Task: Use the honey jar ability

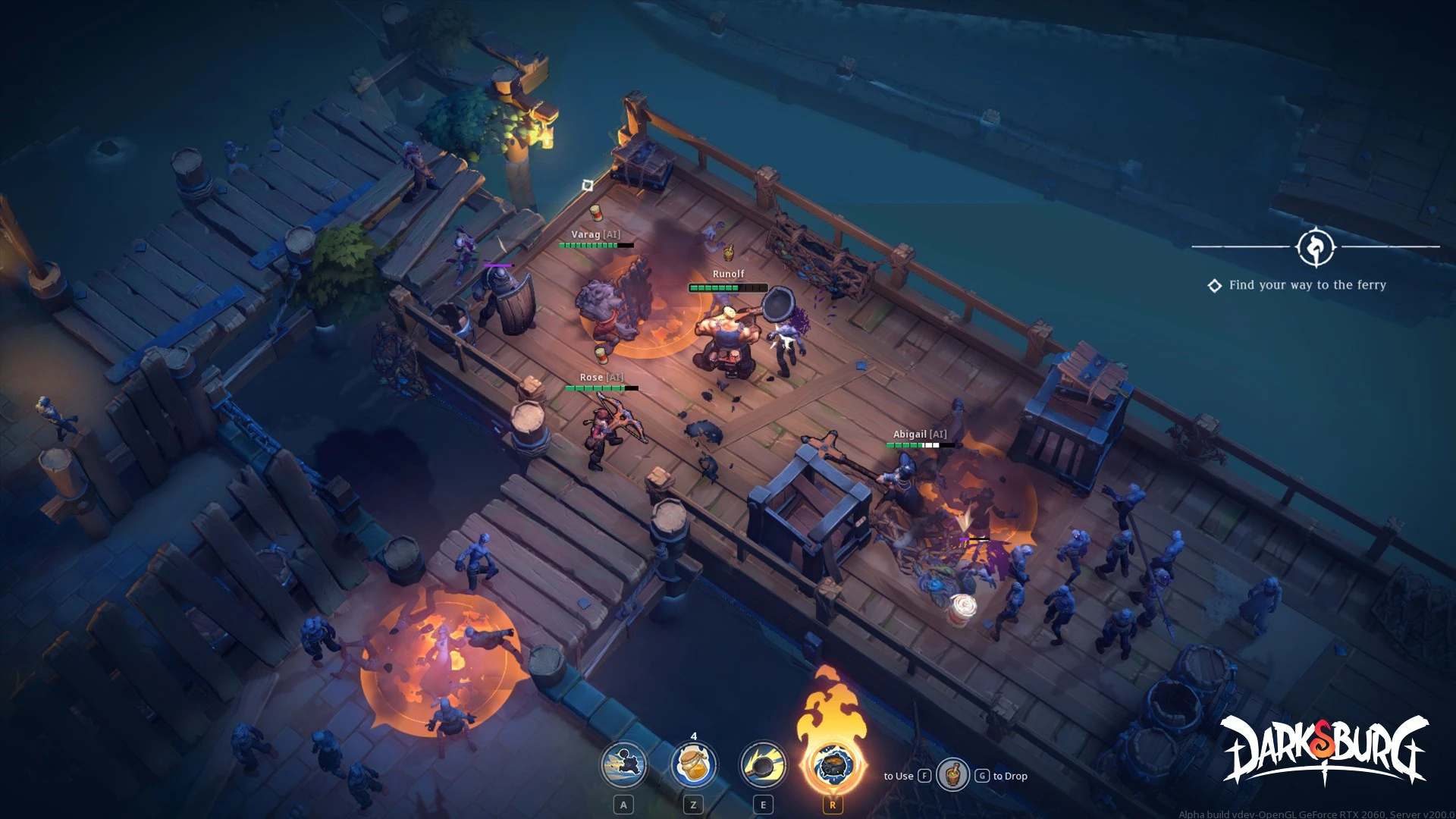Action: 693,764
